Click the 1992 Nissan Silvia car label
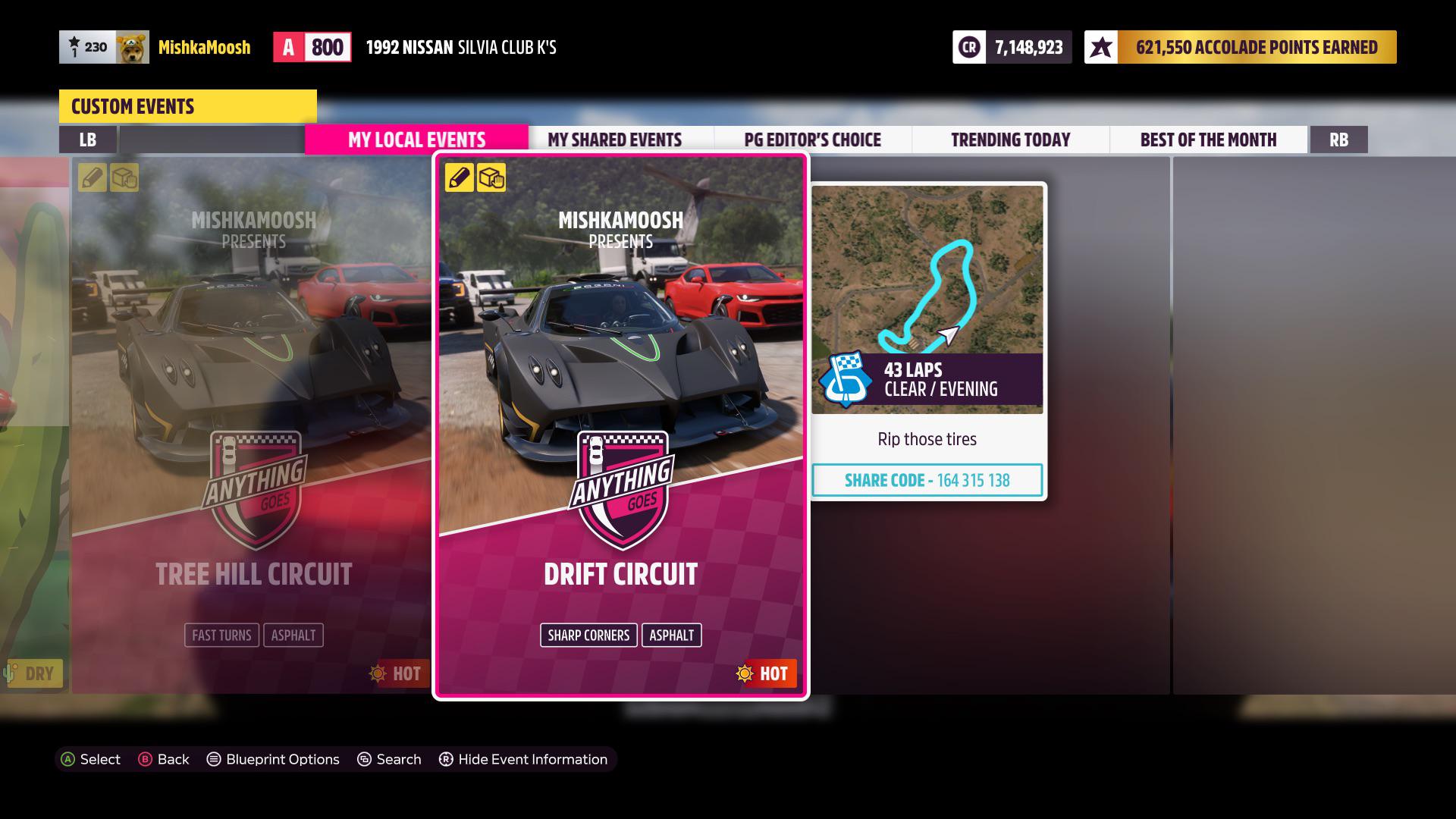The width and height of the screenshot is (1456, 819). tap(461, 47)
